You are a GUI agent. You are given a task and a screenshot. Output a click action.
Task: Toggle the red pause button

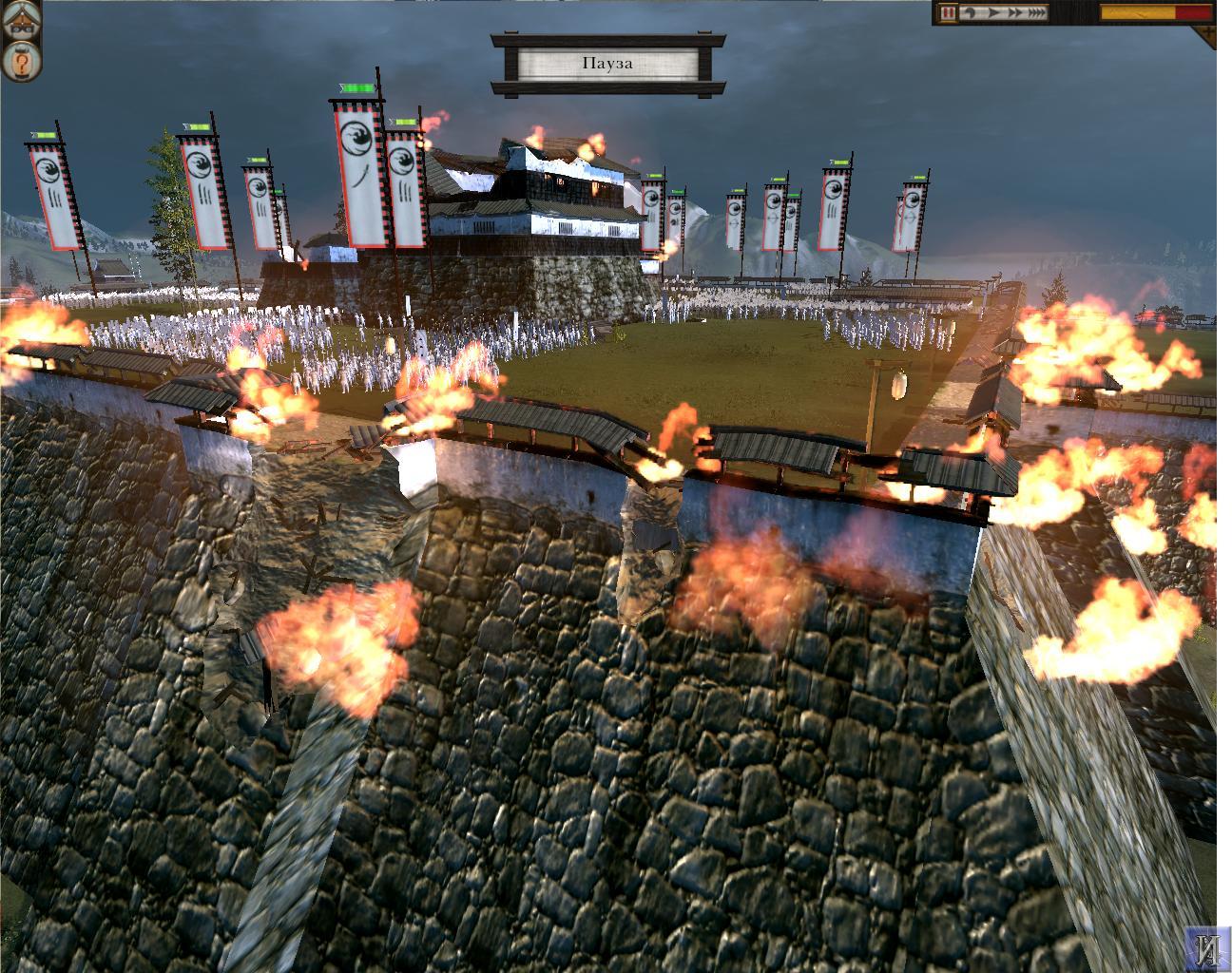948,13
